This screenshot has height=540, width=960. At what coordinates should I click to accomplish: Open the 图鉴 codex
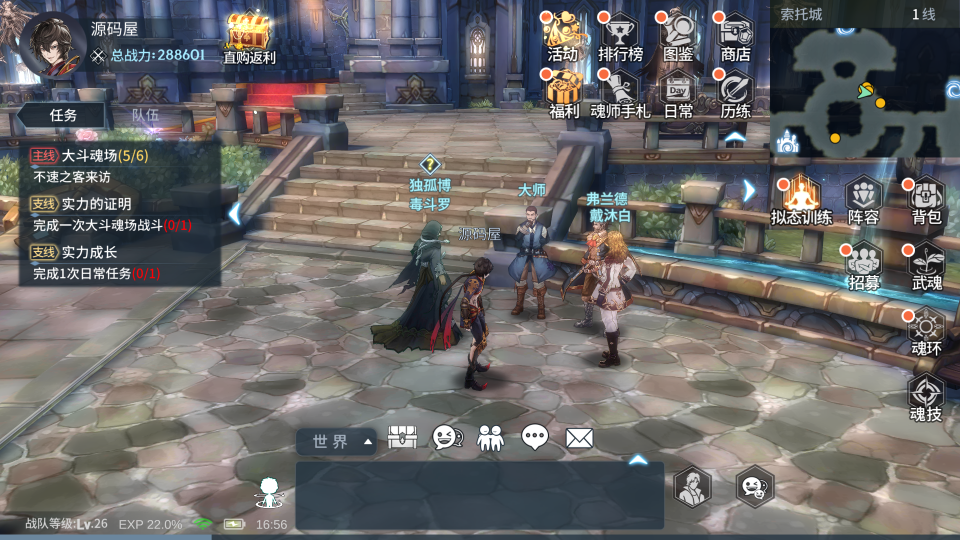pyautogui.click(x=678, y=36)
